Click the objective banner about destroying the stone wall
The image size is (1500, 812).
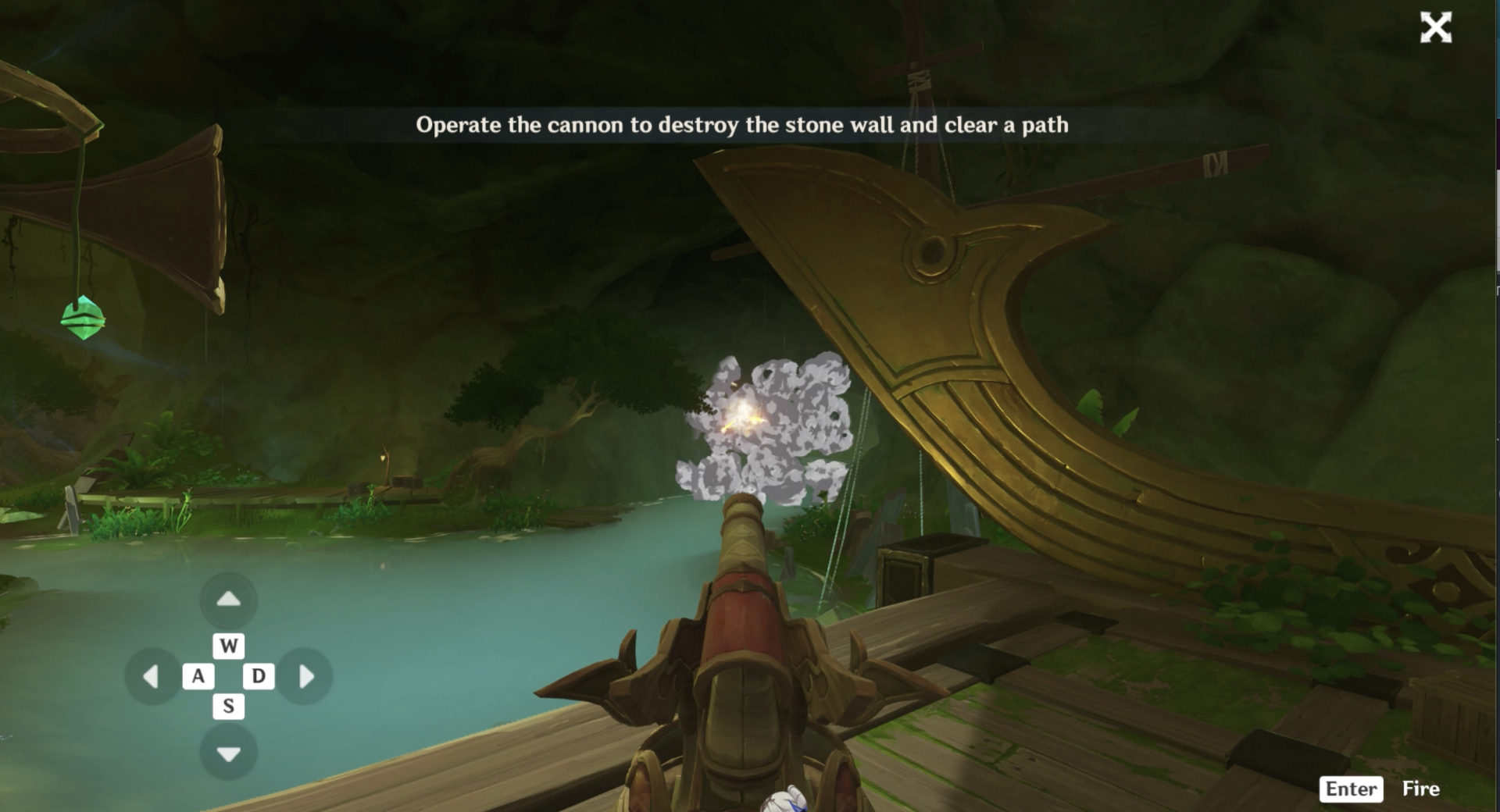point(745,123)
